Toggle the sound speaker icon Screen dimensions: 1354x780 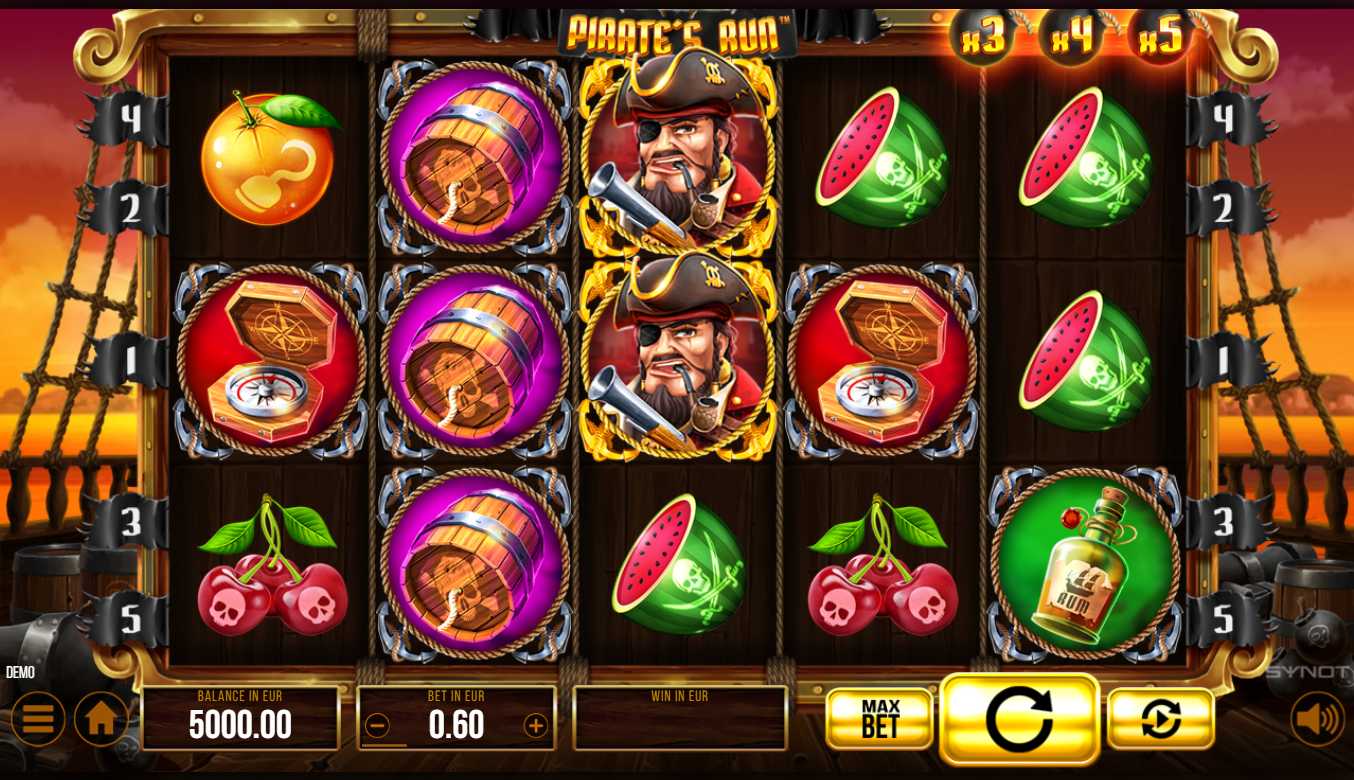(1317, 719)
